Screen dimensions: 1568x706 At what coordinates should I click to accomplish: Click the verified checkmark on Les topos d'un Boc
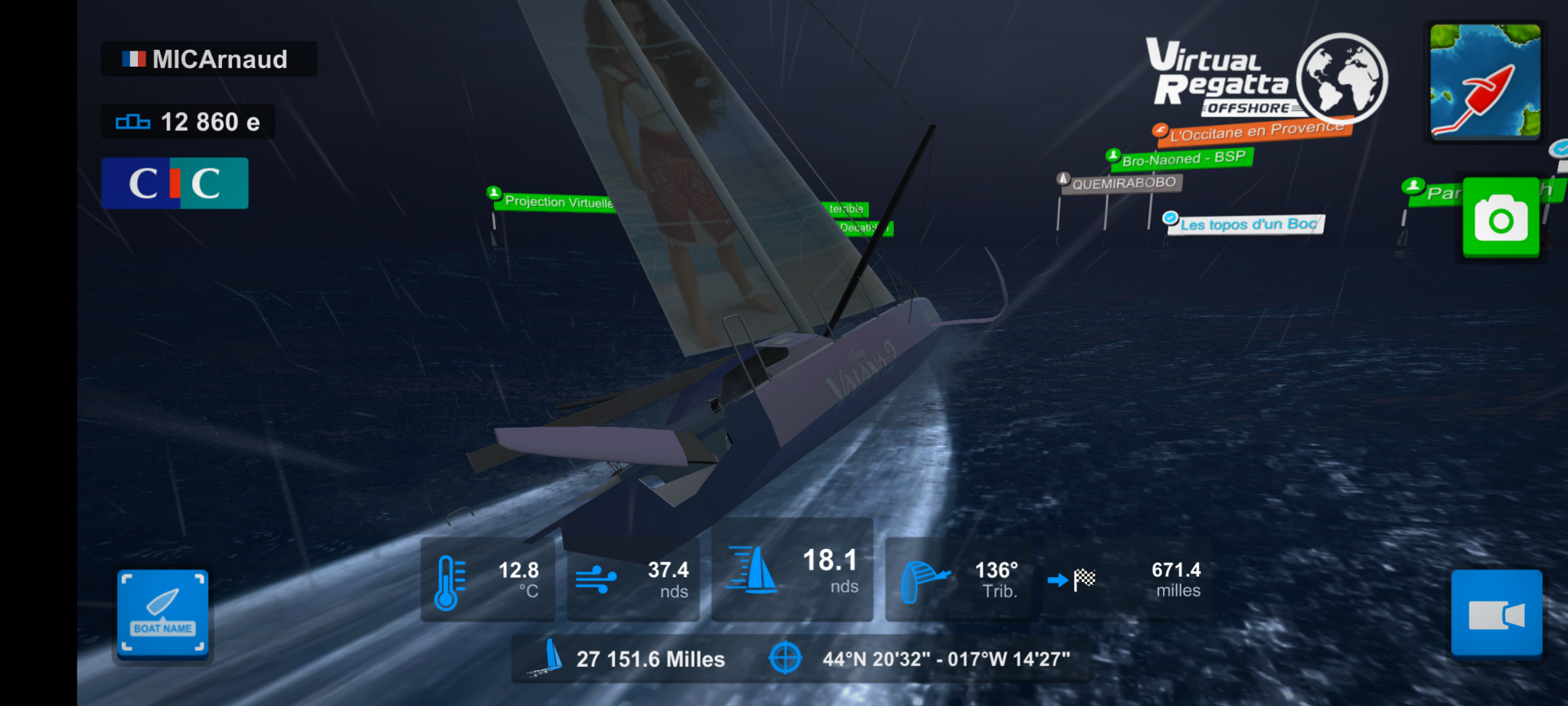pyautogui.click(x=1170, y=218)
